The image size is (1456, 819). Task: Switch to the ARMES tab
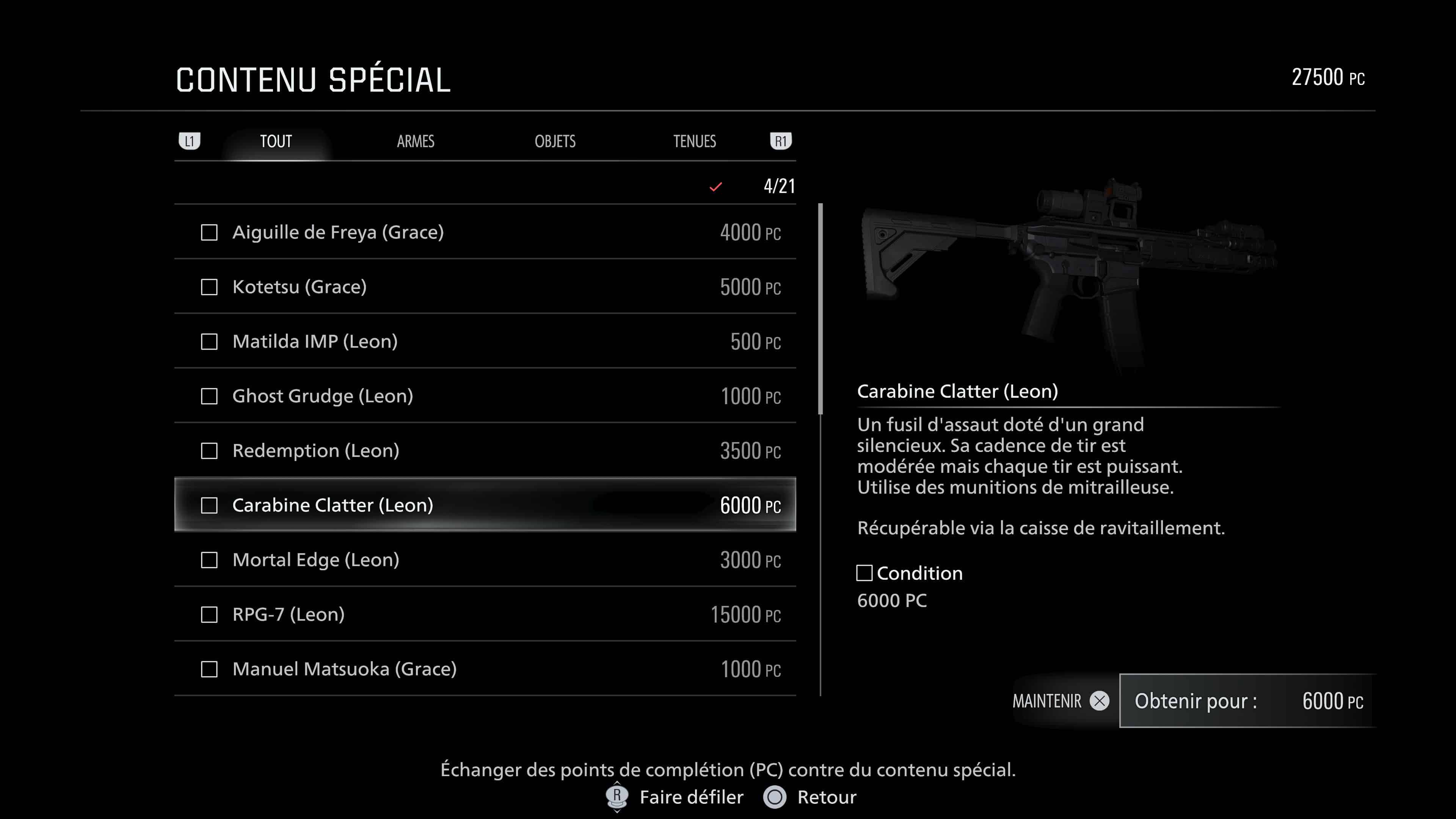coord(416,141)
